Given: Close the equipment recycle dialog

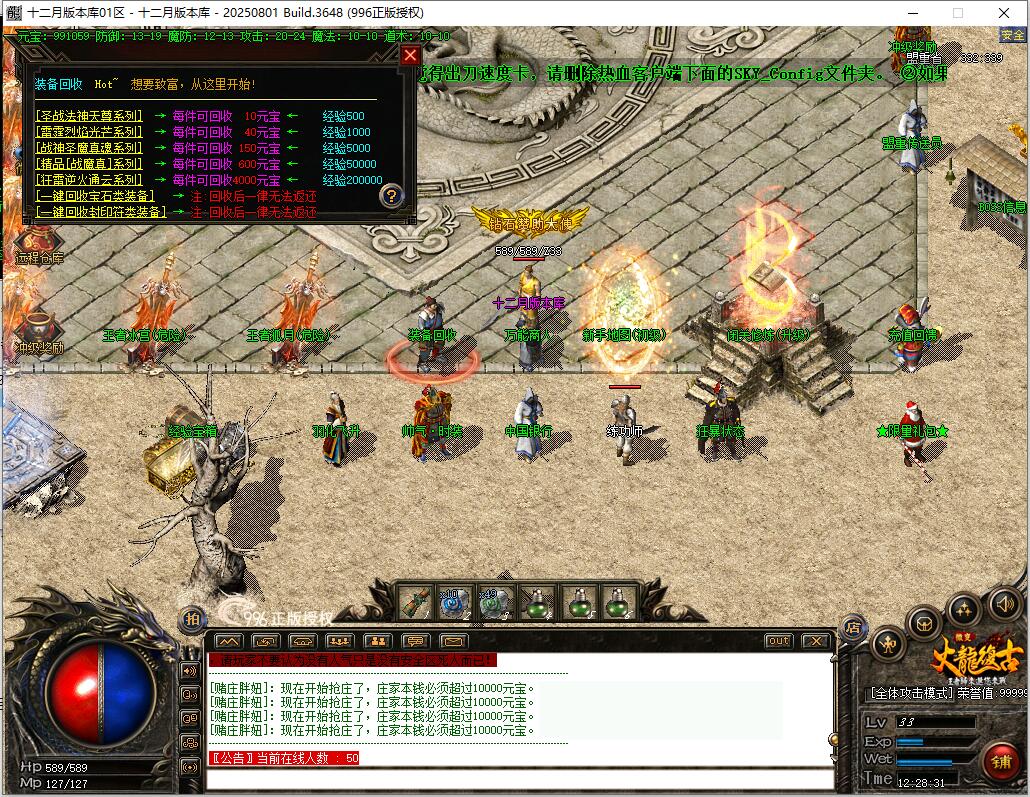Looking at the screenshot, I should tap(410, 56).
